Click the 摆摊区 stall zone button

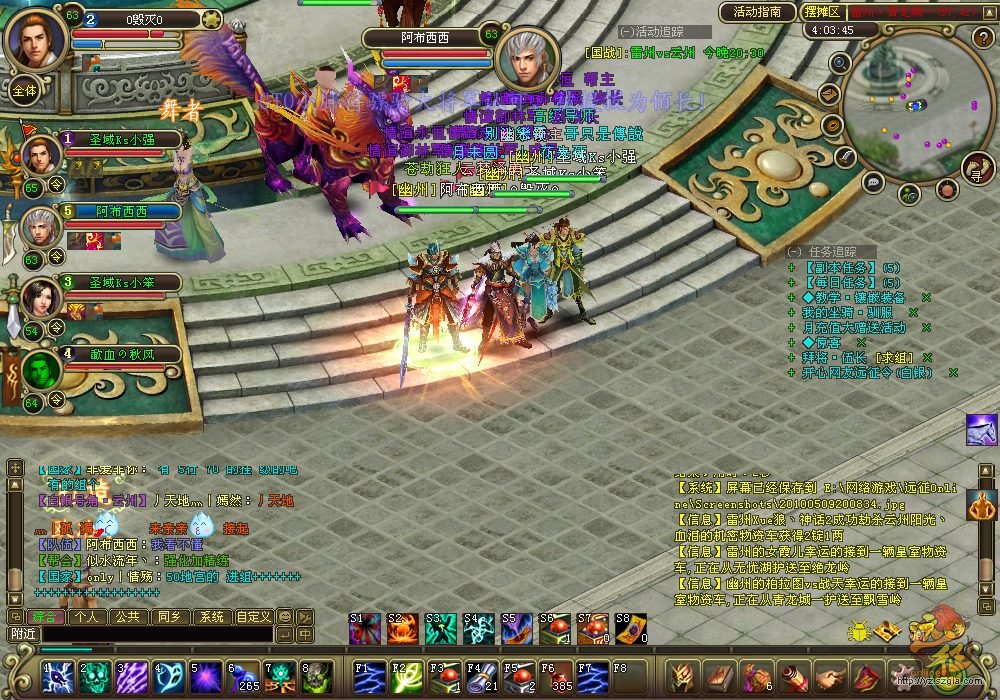click(x=821, y=12)
